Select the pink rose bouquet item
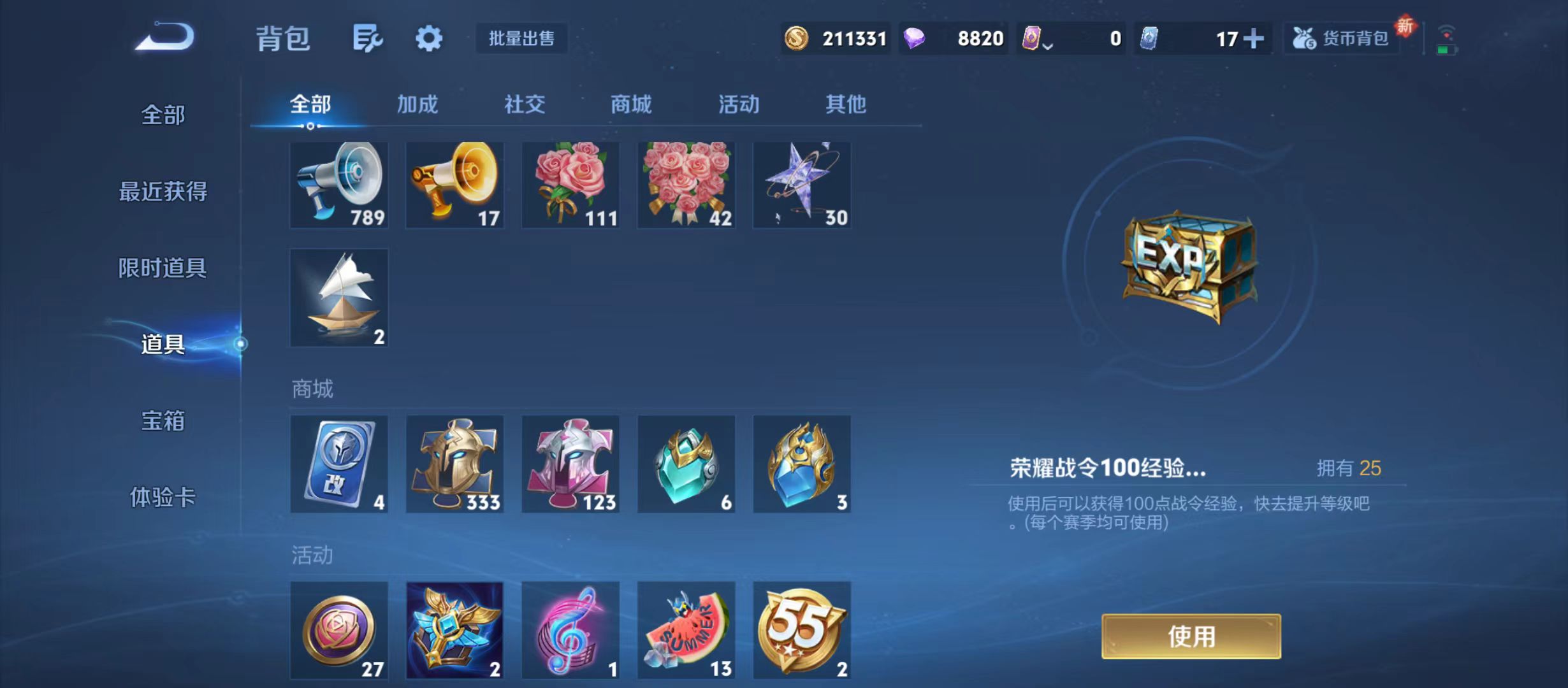 pos(570,185)
